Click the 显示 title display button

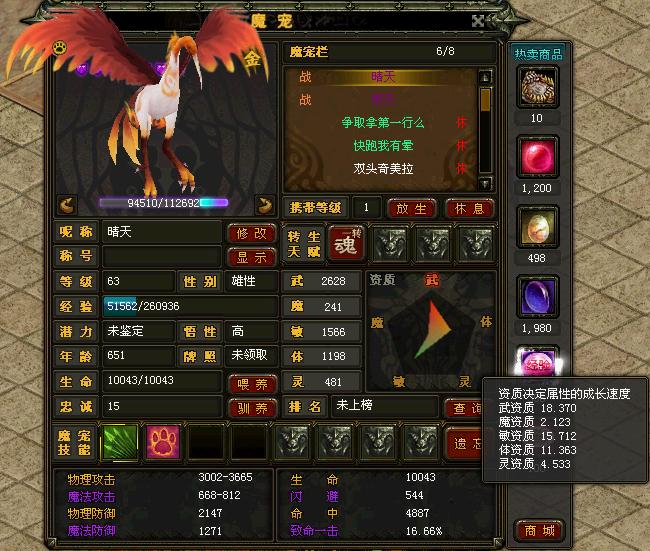253,257
